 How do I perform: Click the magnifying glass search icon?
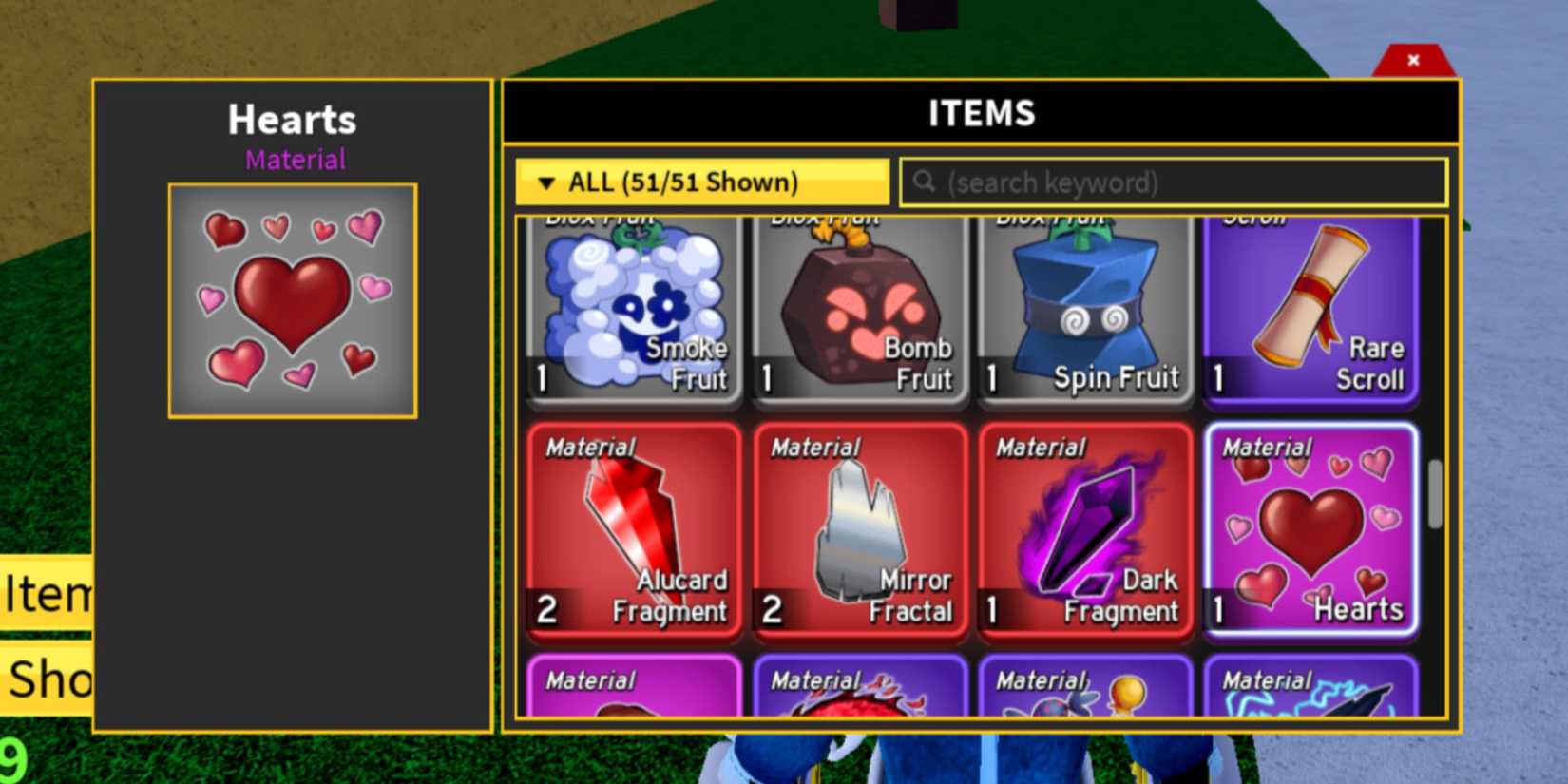pos(924,182)
